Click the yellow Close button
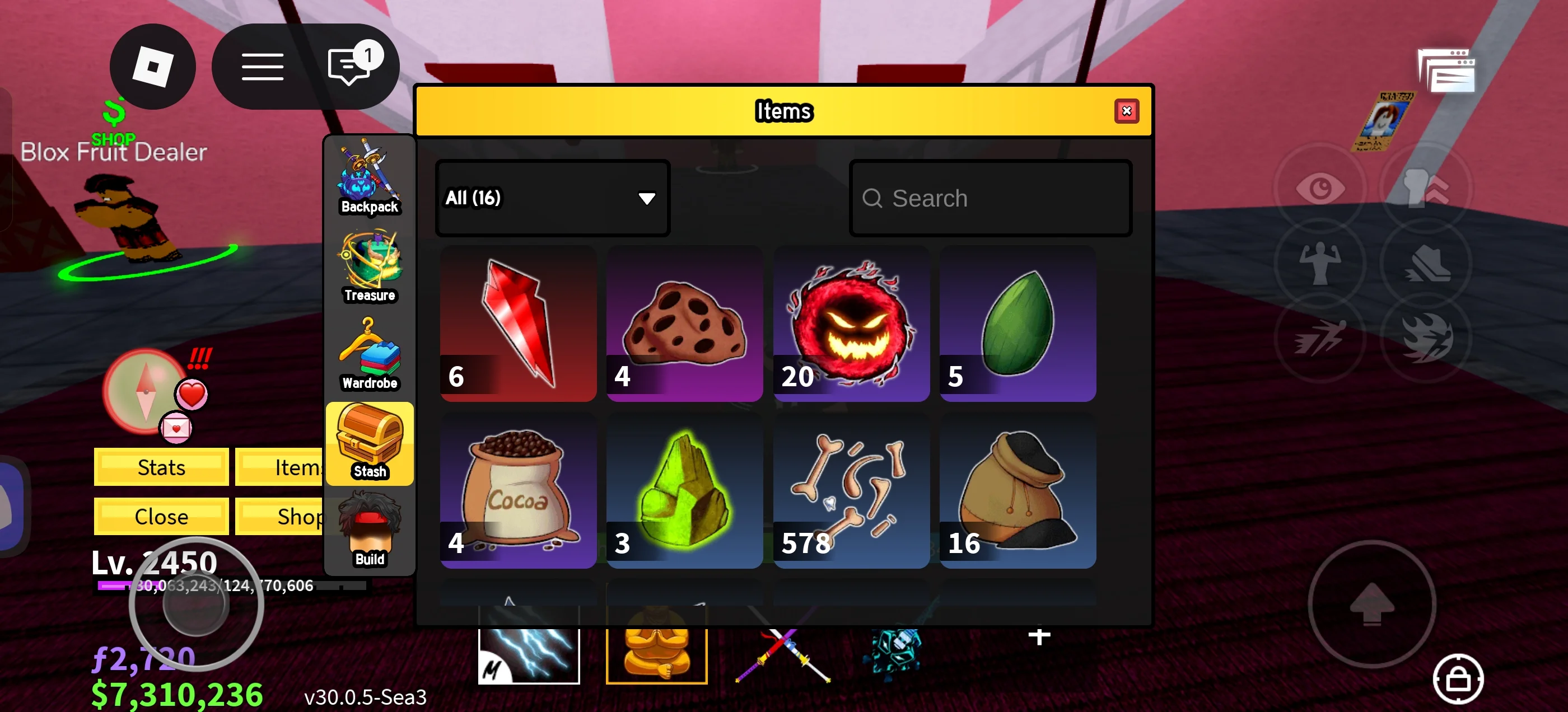The height and width of the screenshot is (712, 1568). click(x=161, y=516)
